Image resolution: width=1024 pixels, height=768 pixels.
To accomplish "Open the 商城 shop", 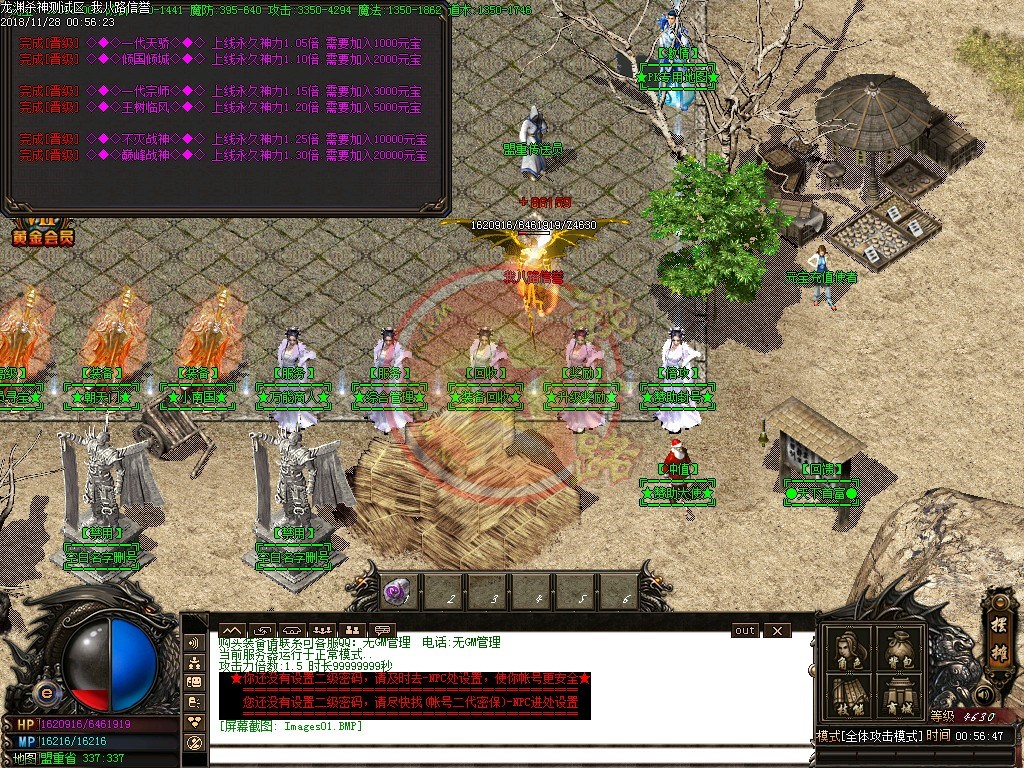I will click(x=898, y=697).
